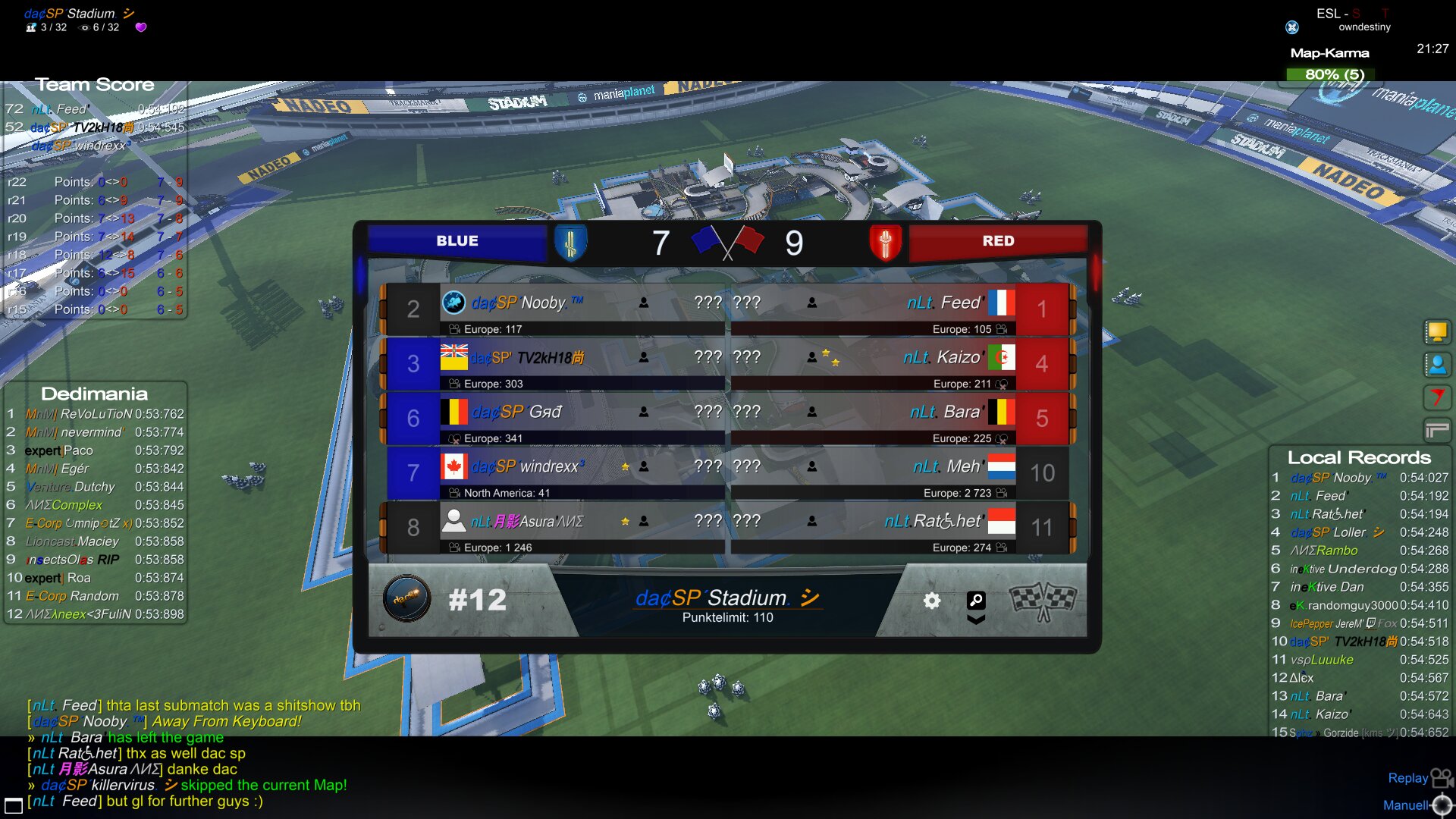Open the Dedimania records panel header

tap(94, 394)
